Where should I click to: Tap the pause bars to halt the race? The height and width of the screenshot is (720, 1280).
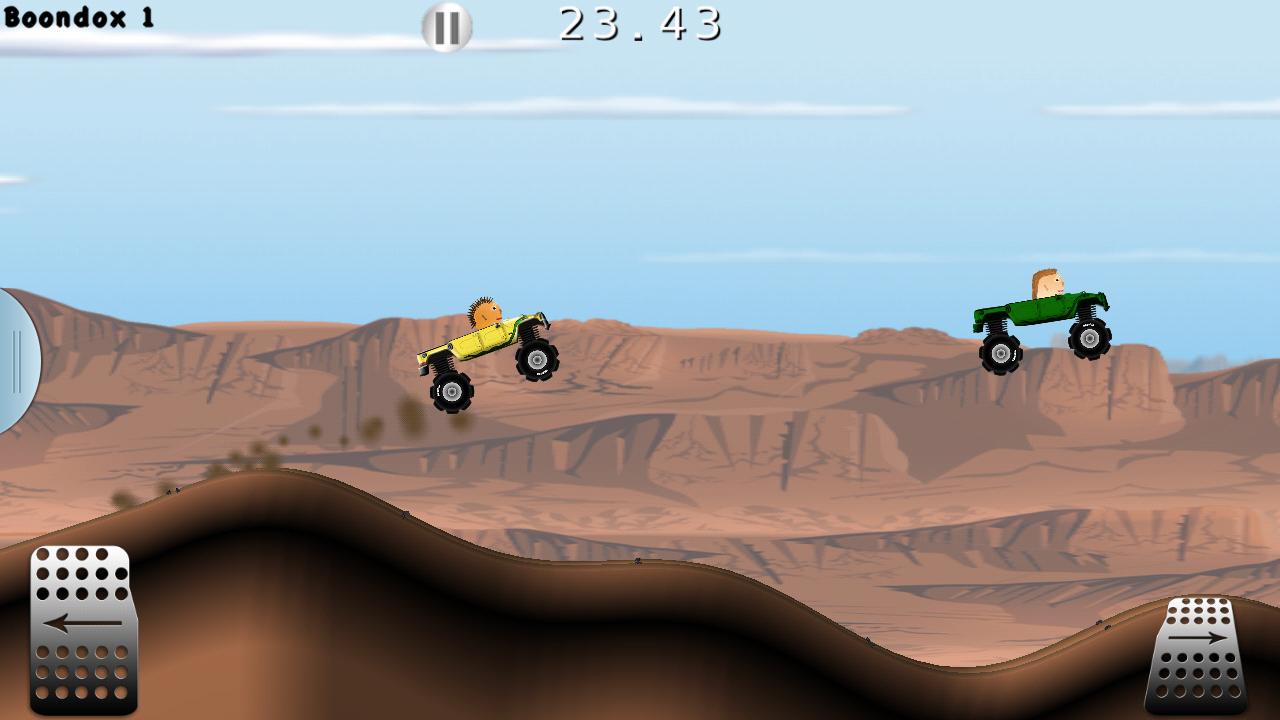pos(447,27)
